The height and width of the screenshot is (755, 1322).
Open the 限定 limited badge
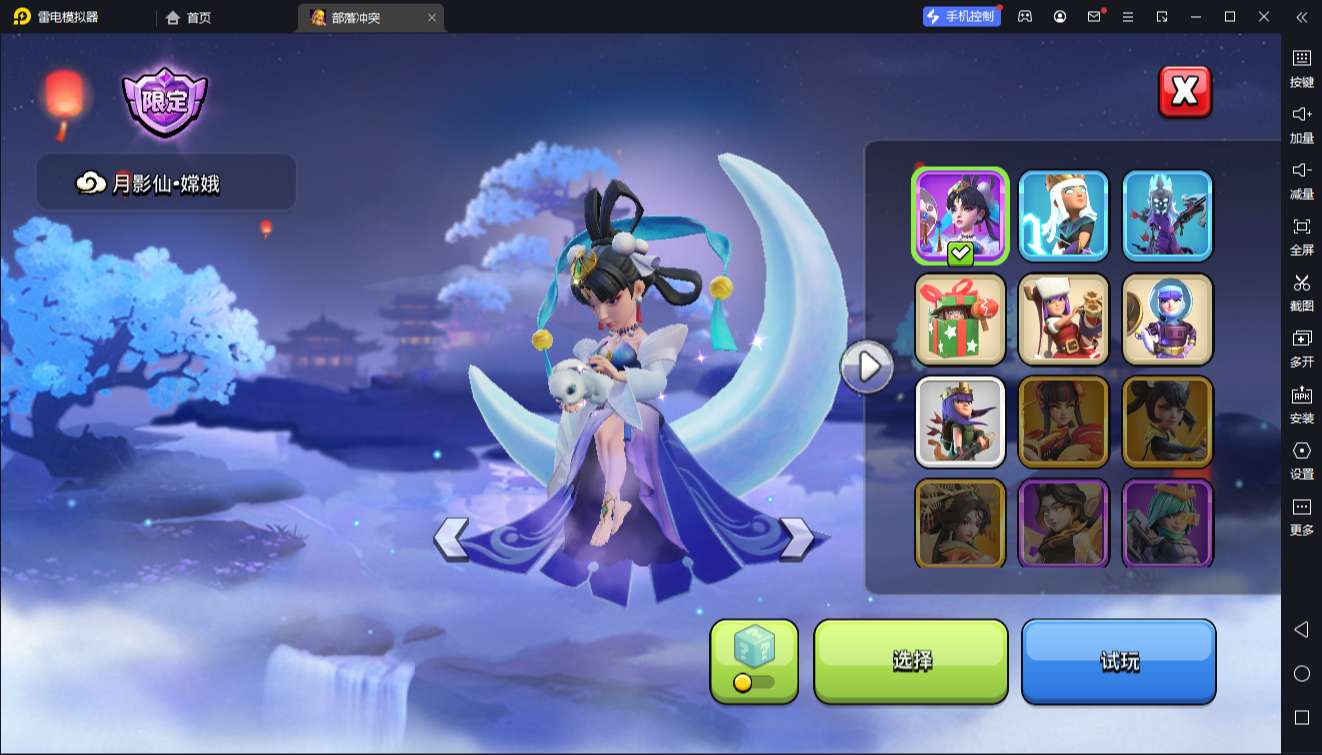pos(164,102)
